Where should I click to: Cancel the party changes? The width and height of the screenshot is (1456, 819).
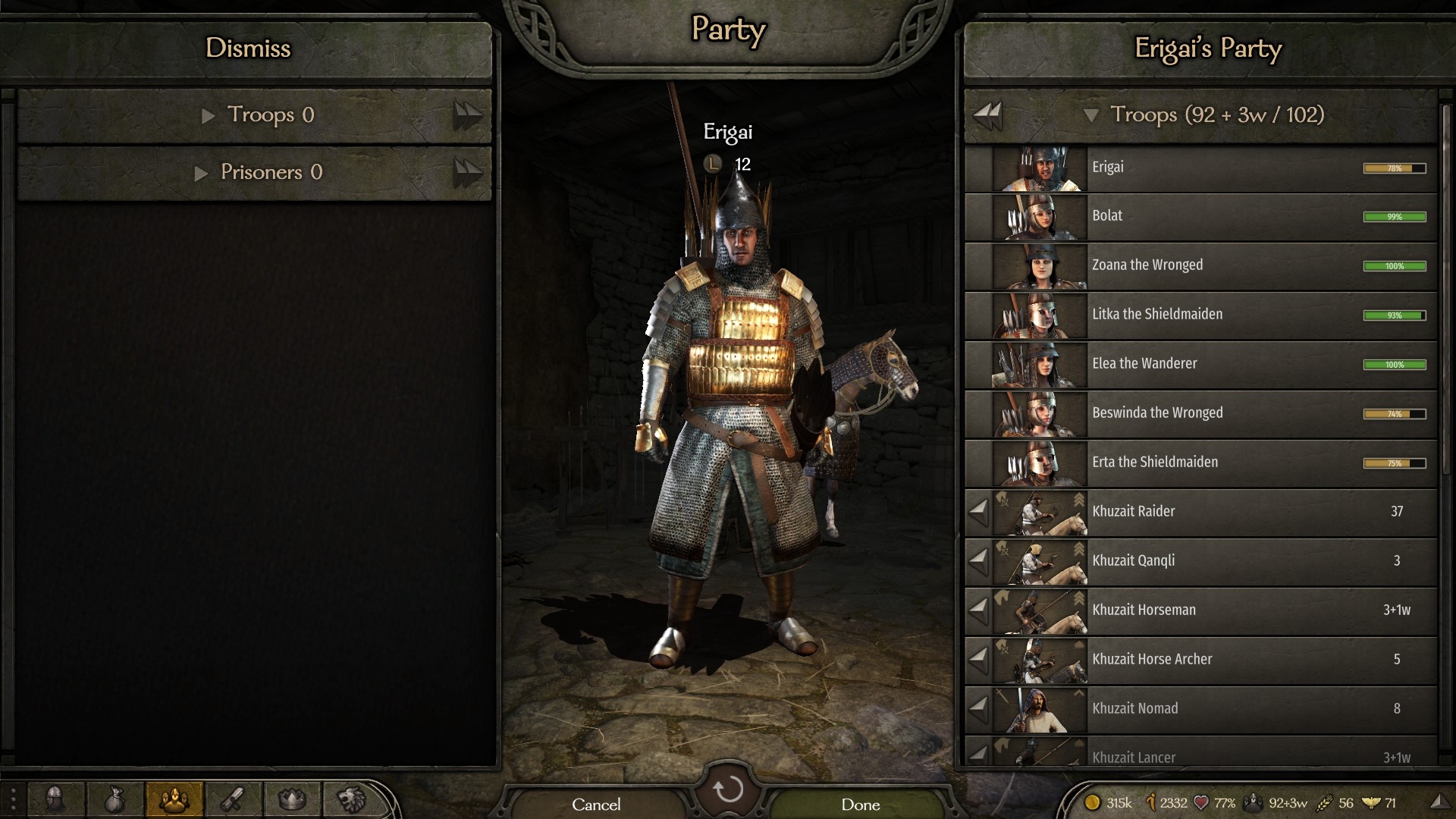coord(596,804)
